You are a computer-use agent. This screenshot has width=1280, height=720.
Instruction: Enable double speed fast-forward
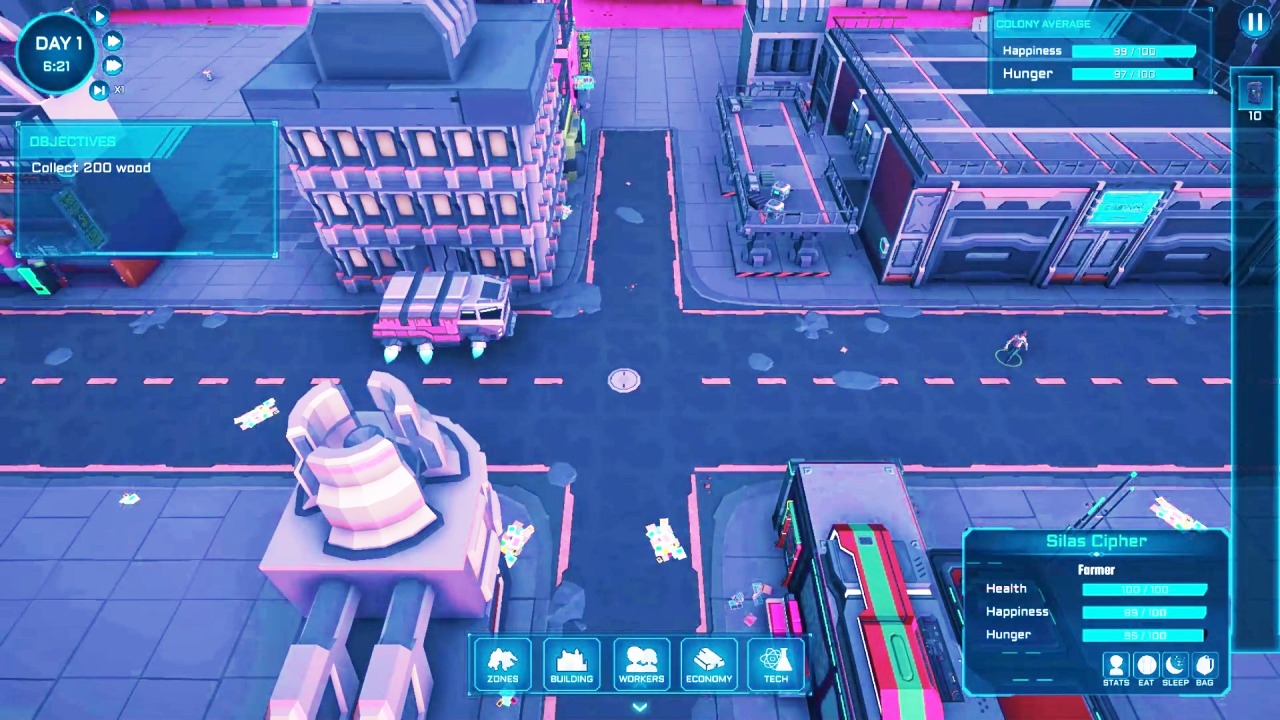point(113,40)
